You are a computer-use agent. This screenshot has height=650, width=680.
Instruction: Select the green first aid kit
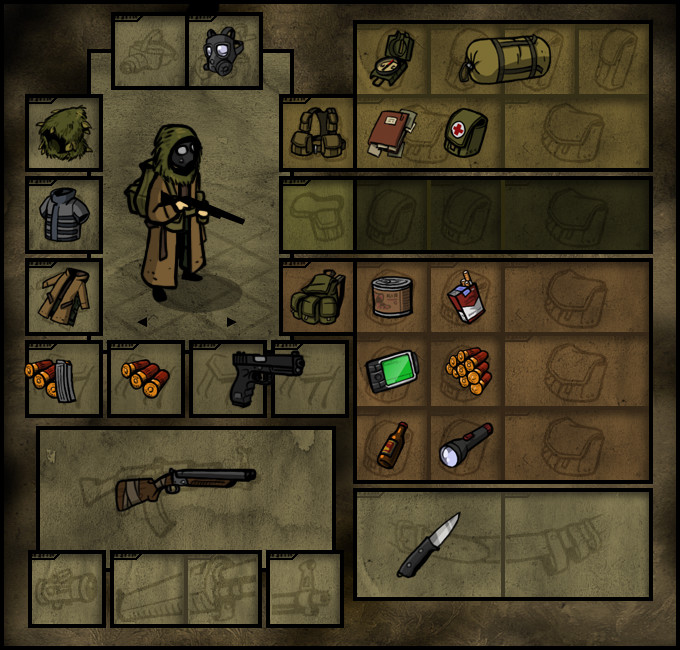[x=465, y=133]
